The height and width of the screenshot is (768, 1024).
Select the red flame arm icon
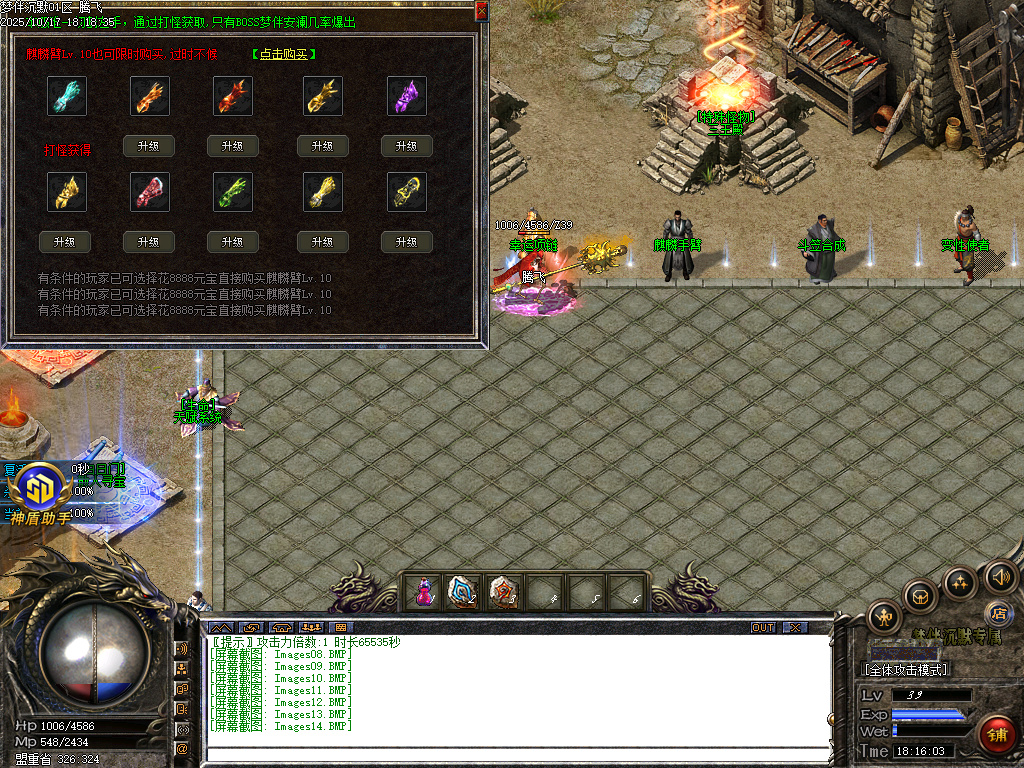point(233,96)
